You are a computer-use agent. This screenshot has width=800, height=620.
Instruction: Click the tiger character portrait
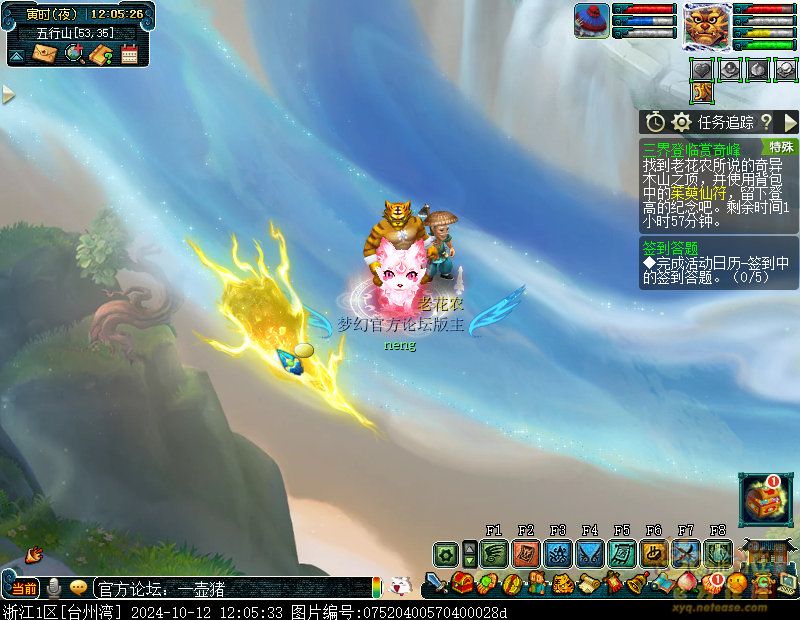[x=706, y=26]
